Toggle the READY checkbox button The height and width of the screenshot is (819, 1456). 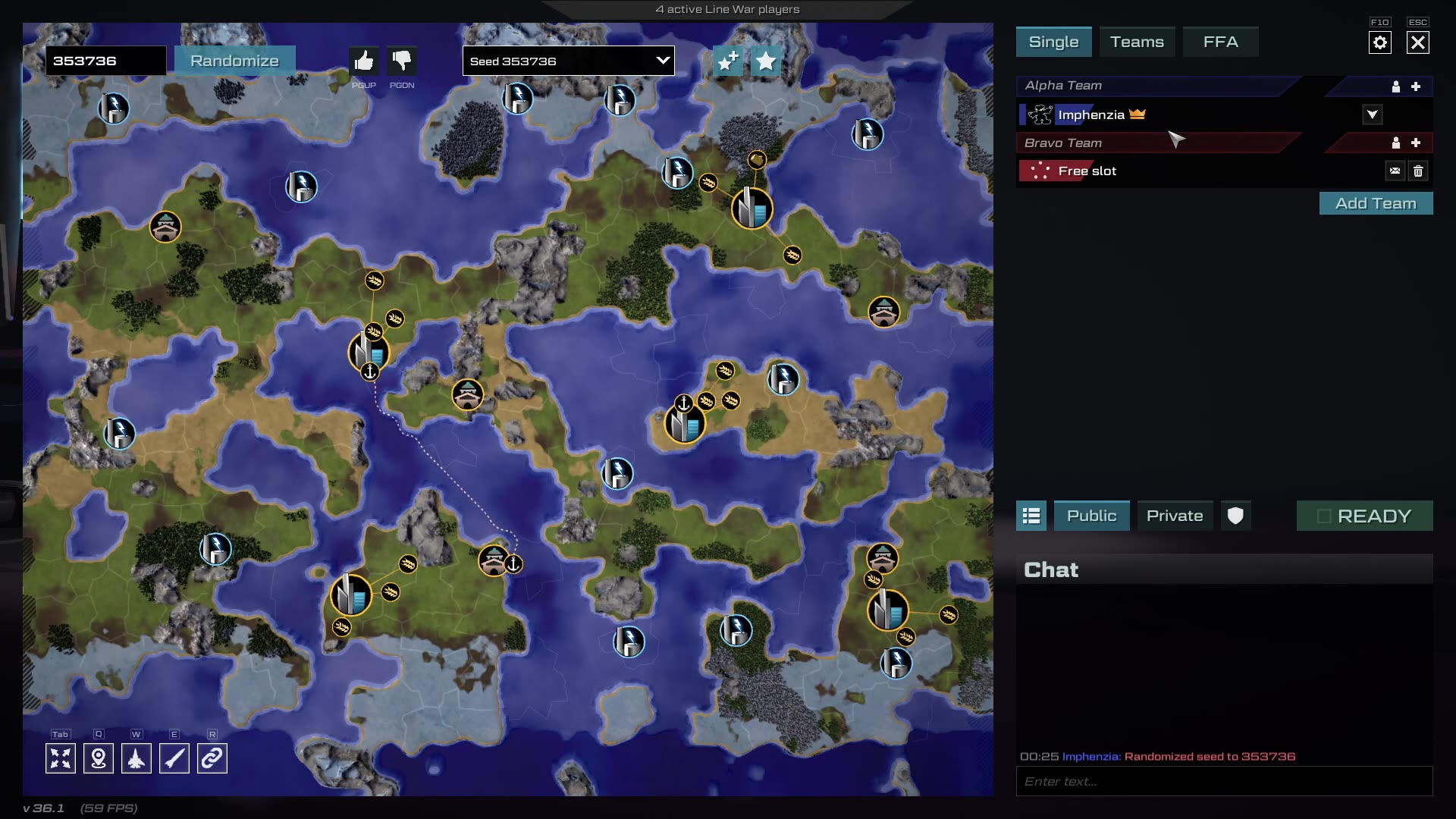click(1364, 516)
